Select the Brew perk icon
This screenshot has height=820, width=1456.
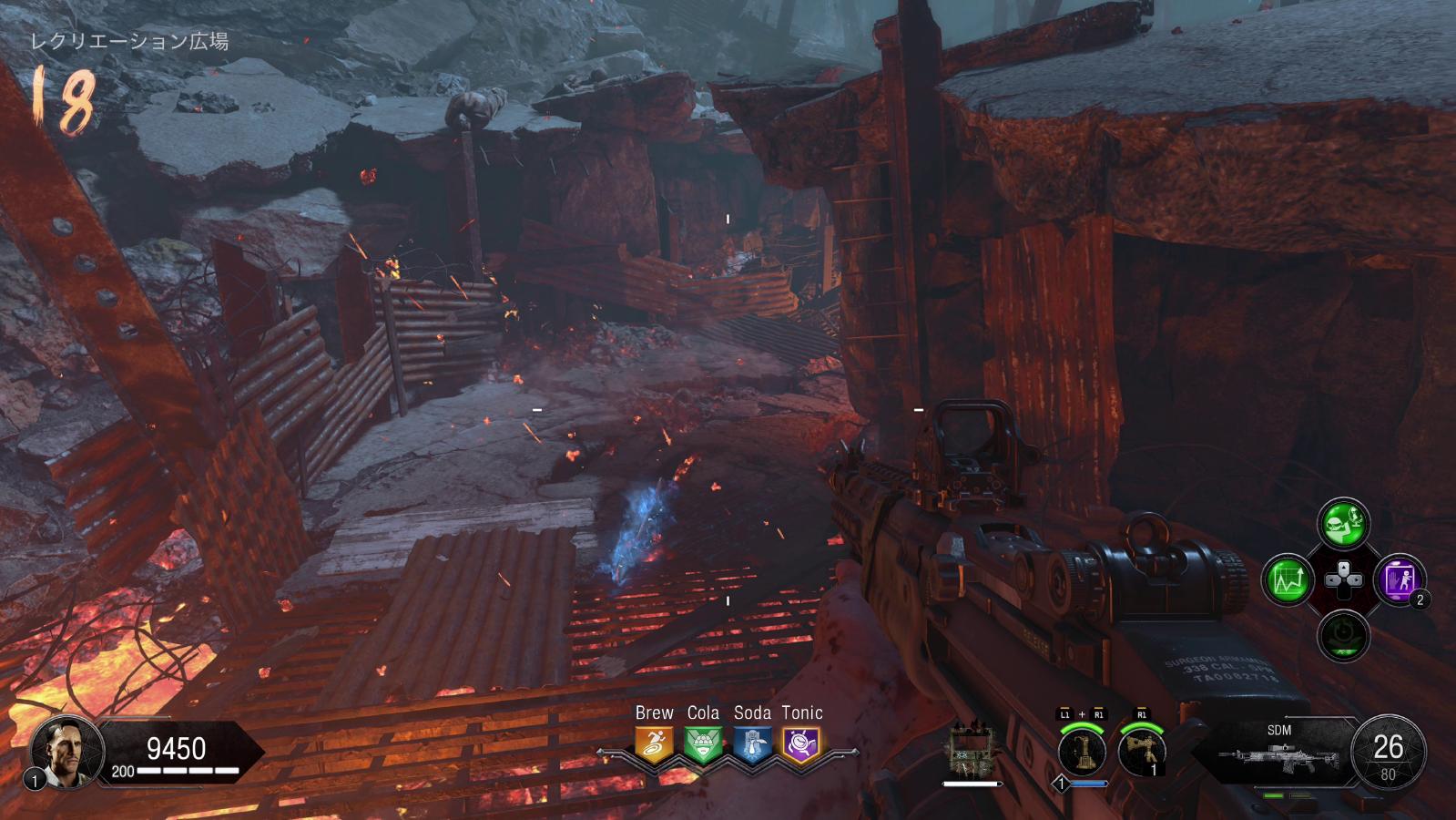click(654, 744)
